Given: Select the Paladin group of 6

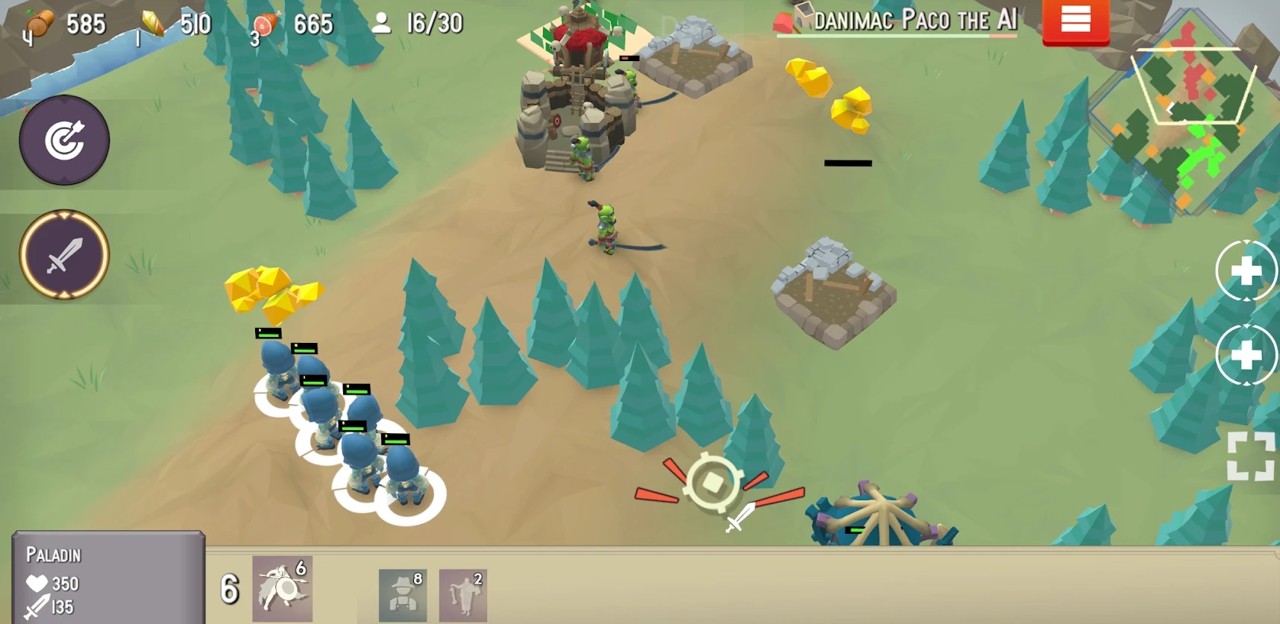Looking at the screenshot, I should (x=282, y=589).
